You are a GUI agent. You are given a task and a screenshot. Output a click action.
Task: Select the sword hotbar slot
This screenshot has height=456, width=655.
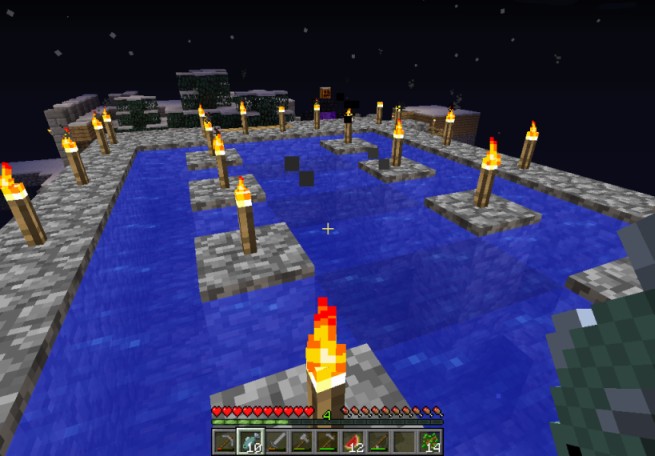point(276,441)
